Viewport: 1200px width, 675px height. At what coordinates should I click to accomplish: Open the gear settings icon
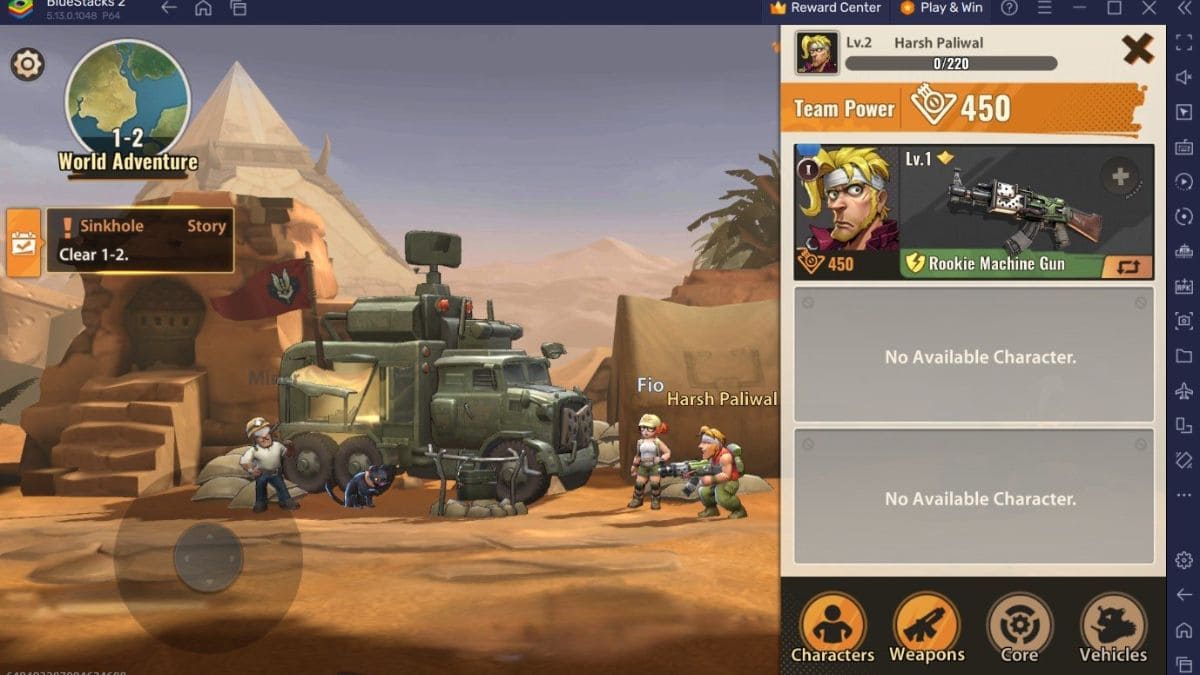tap(27, 65)
